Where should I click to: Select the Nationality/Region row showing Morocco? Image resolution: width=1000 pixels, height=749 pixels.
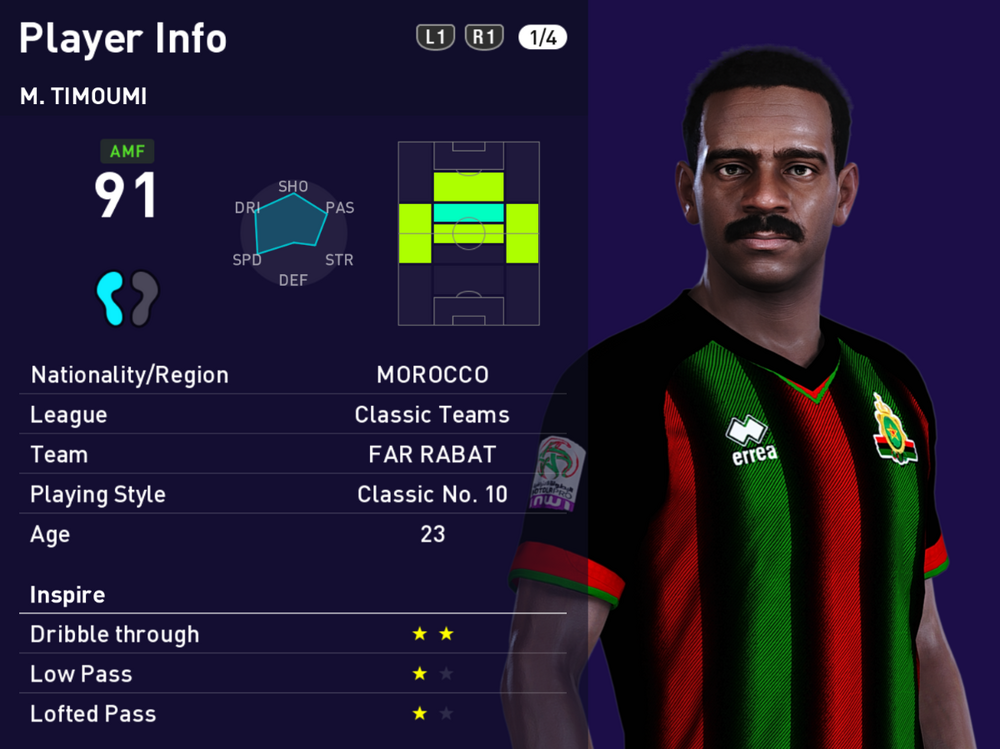coord(293,375)
